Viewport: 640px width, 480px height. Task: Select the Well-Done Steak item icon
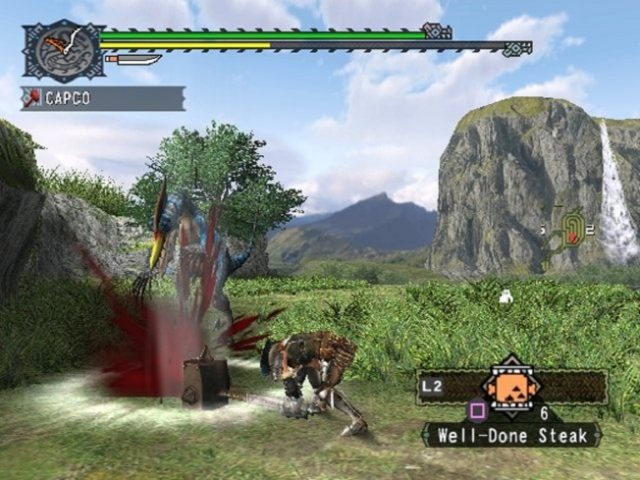512,386
